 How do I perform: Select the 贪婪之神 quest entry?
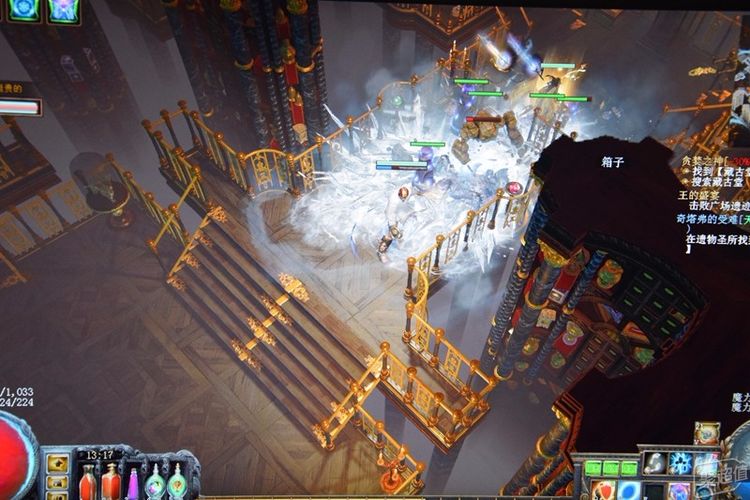703,159
